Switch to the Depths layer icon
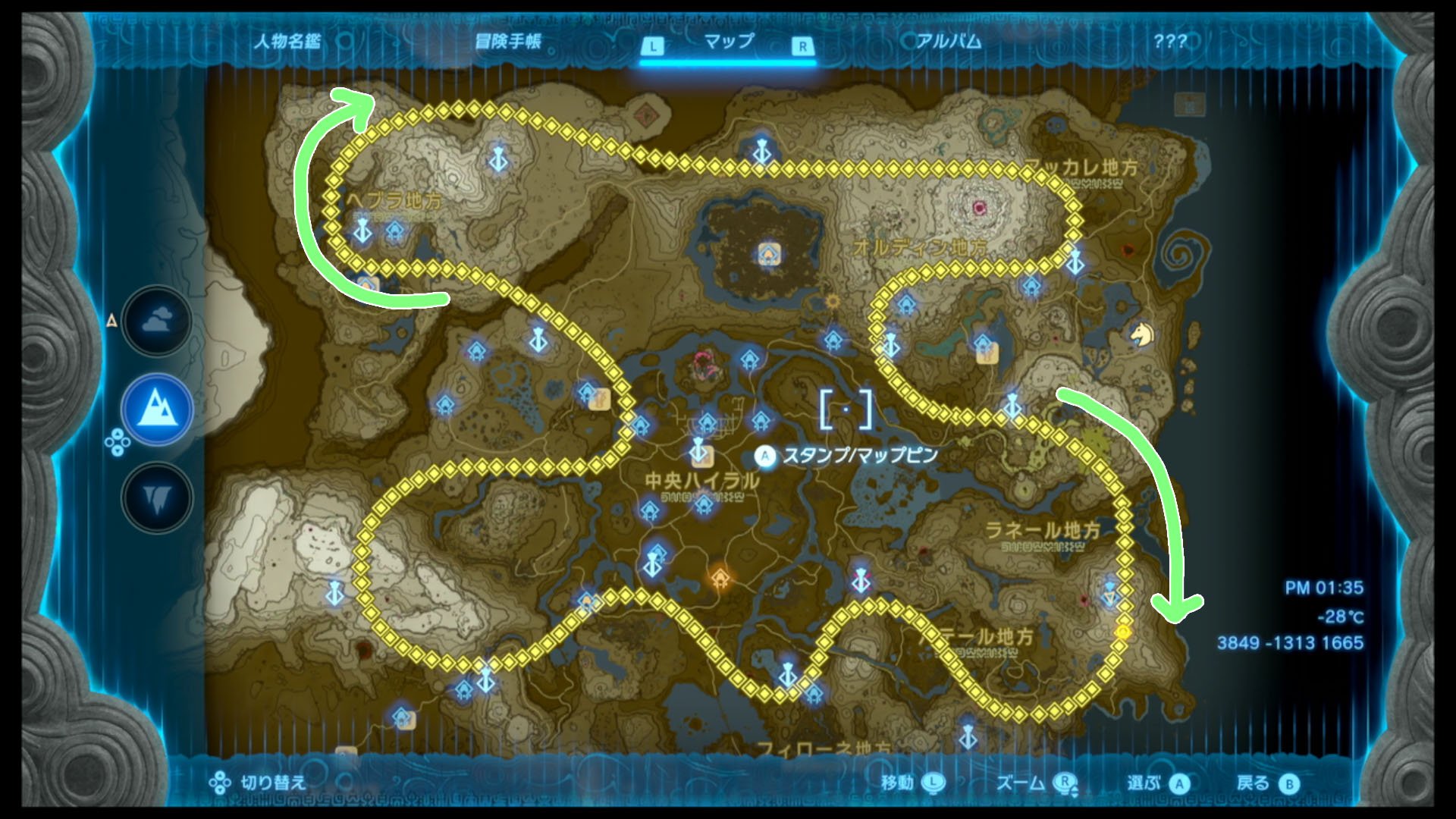The image size is (1456, 819). (157, 498)
